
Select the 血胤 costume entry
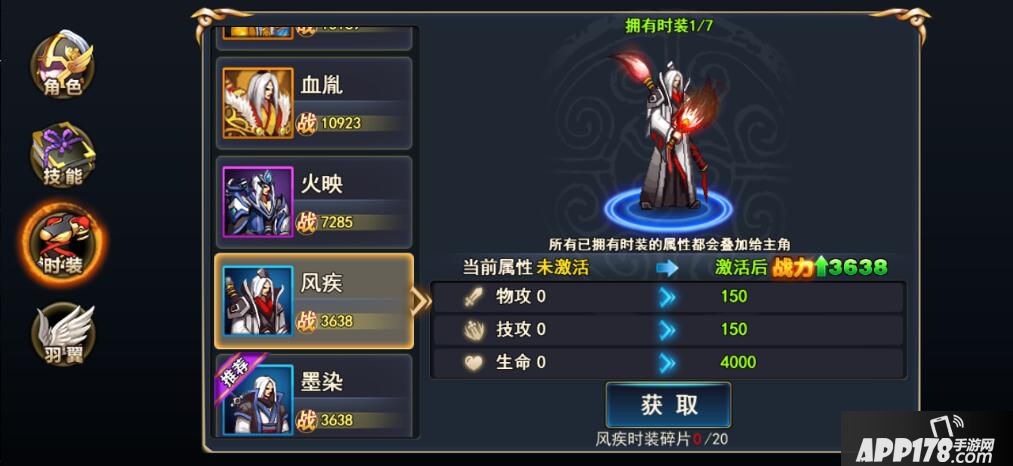(314, 104)
